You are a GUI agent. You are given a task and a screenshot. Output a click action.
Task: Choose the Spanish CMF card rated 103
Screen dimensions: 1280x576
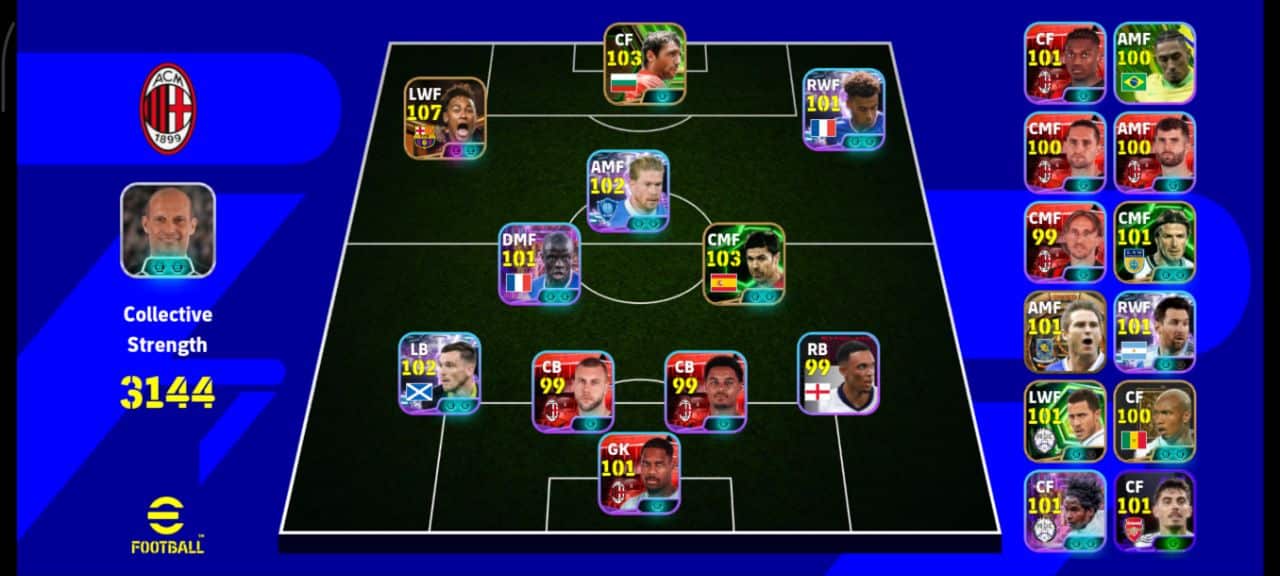(x=744, y=264)
